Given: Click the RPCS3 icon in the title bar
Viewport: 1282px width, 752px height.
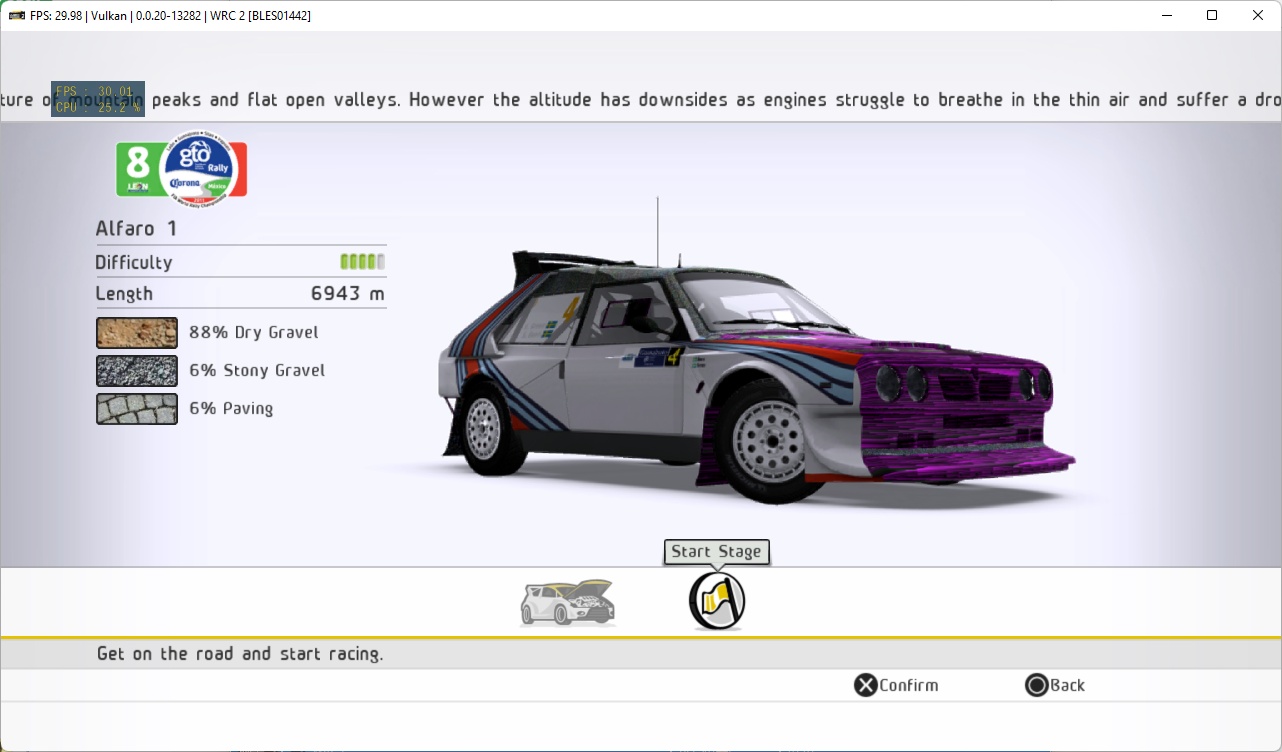Looking at the screenshot, I should [x=14, y=14].
